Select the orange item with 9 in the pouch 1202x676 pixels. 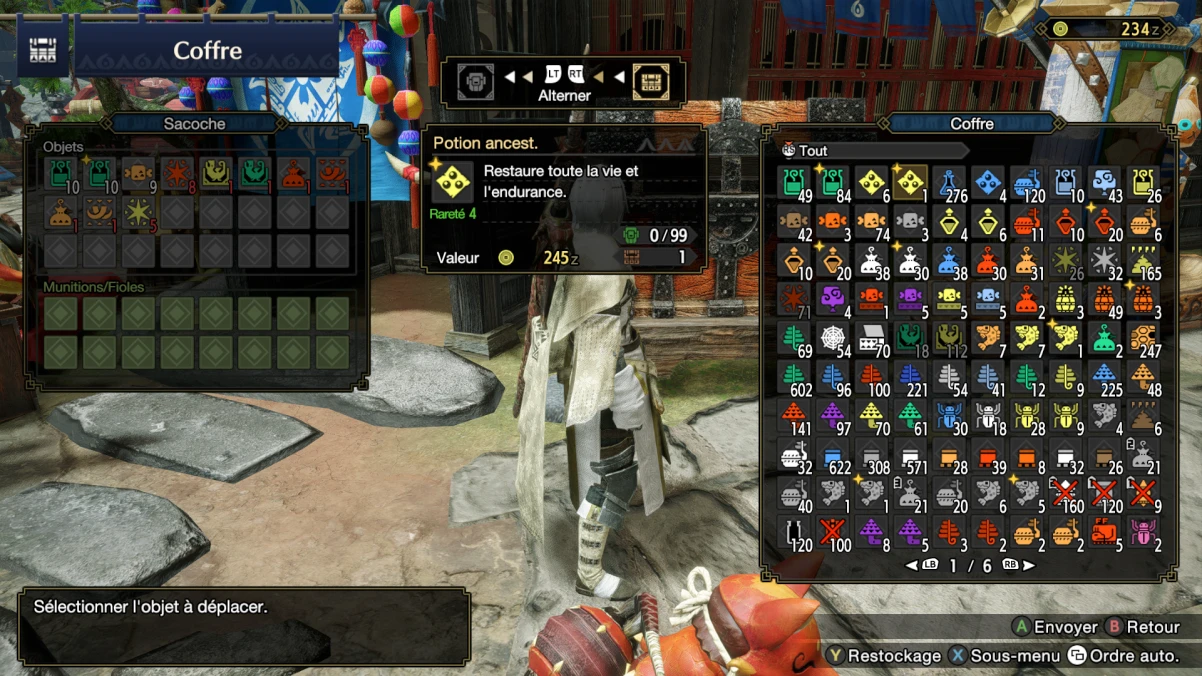click(138, 173)
